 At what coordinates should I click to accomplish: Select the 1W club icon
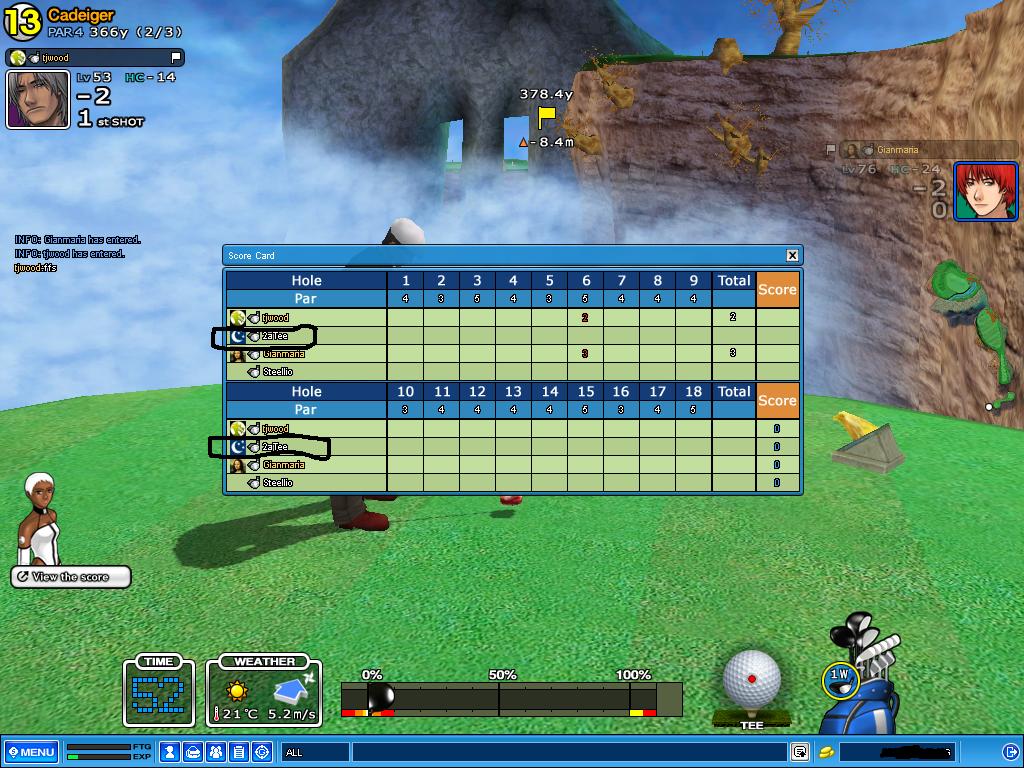click(840, 677)
